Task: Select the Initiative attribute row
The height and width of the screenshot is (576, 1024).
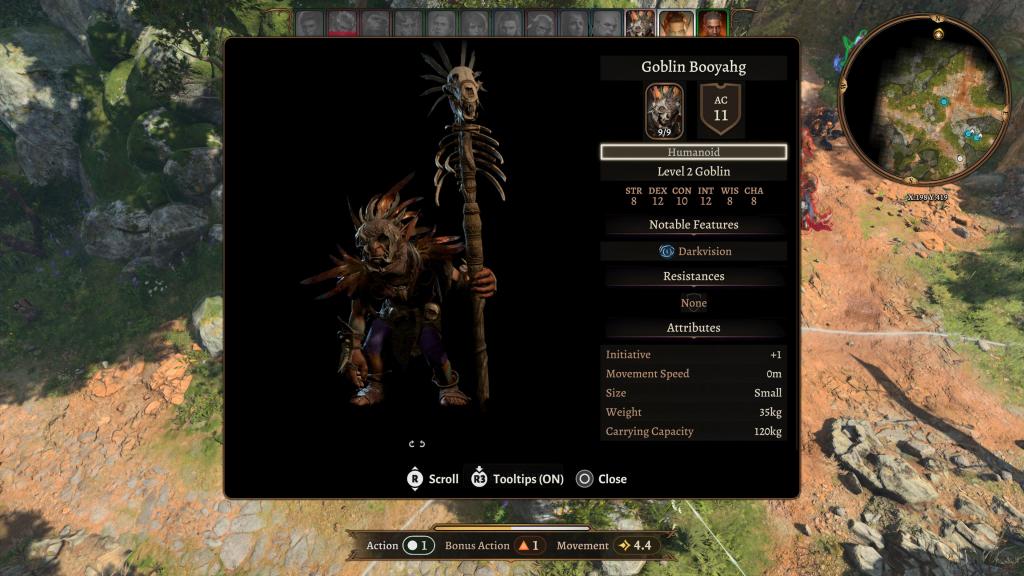Action: 693,355
